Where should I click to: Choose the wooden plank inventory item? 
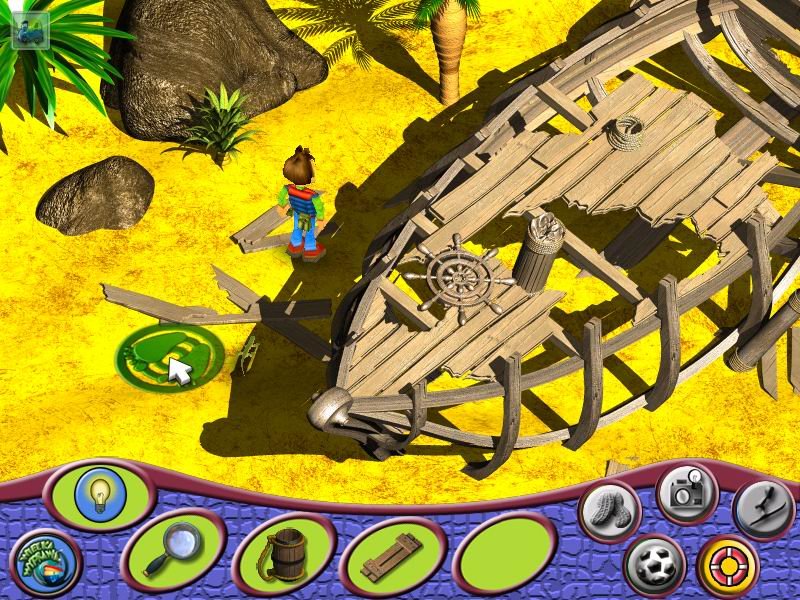coord(390,556)
